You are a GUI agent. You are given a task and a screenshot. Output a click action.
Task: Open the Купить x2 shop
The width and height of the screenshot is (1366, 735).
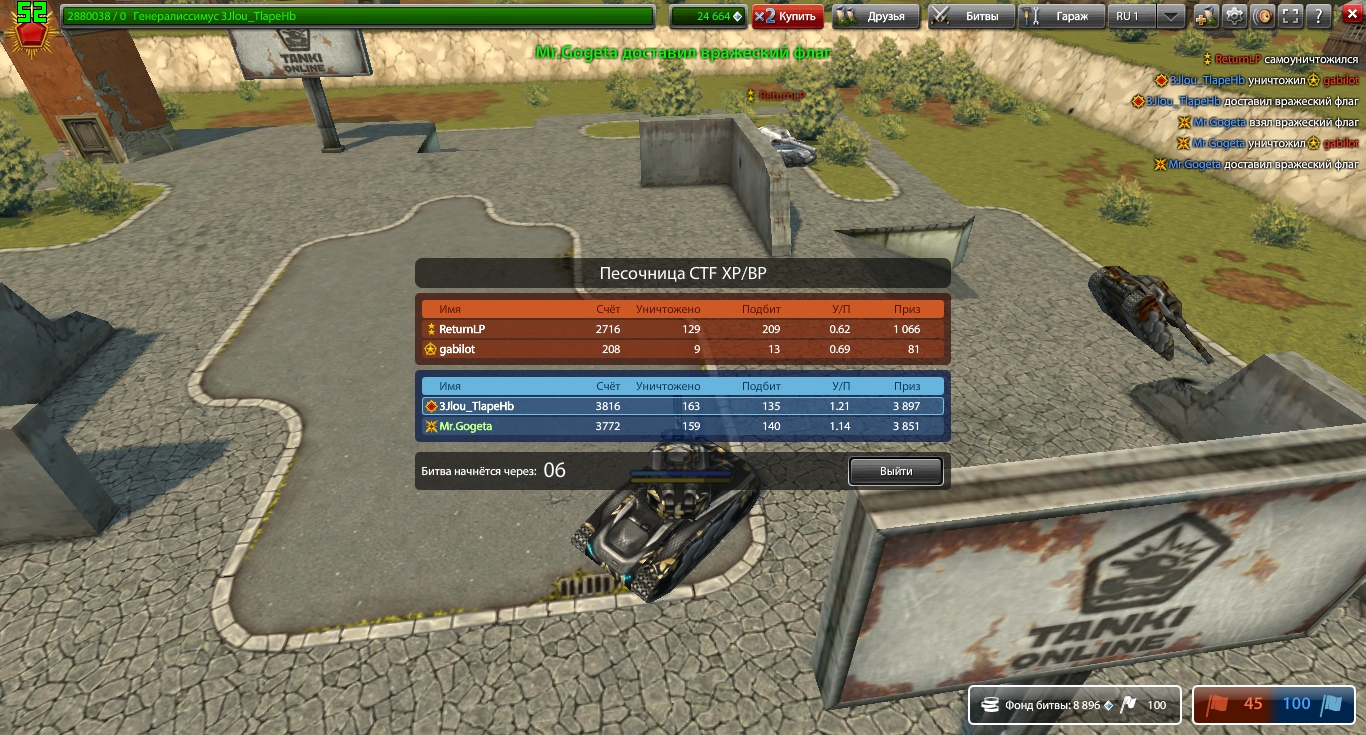788,16
